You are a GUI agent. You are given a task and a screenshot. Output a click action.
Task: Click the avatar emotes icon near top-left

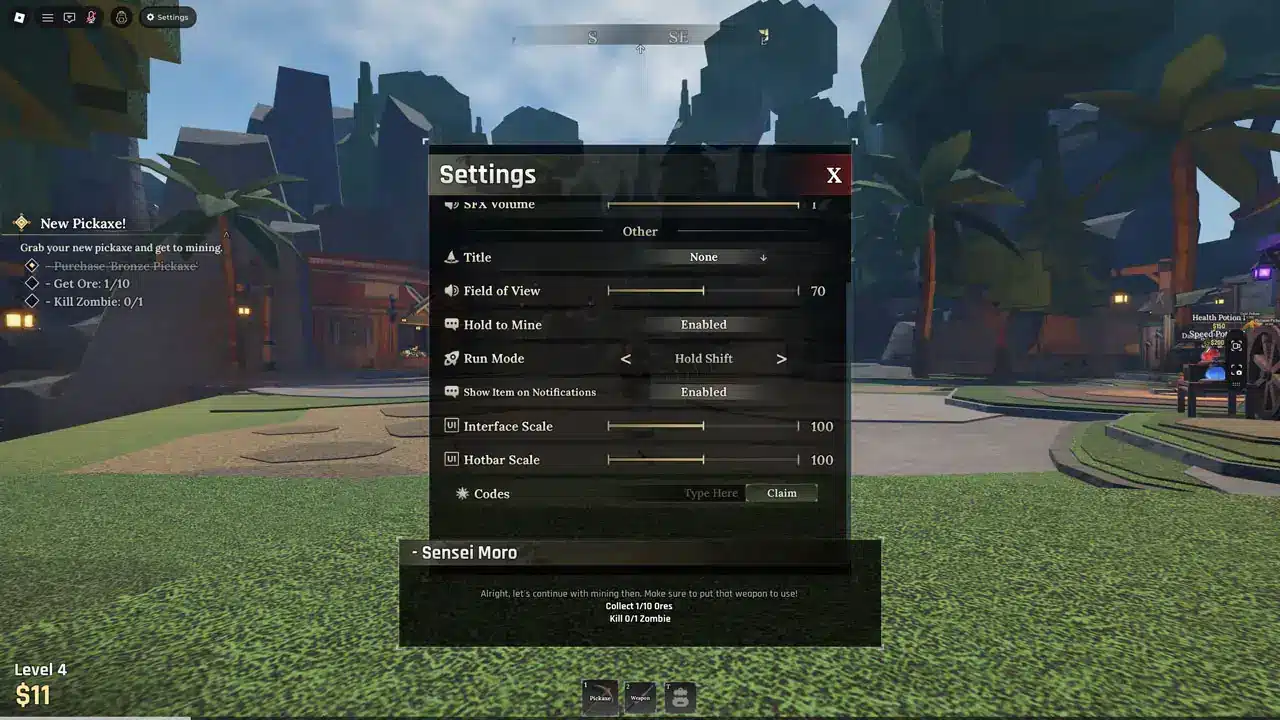[x=120, y=16]
